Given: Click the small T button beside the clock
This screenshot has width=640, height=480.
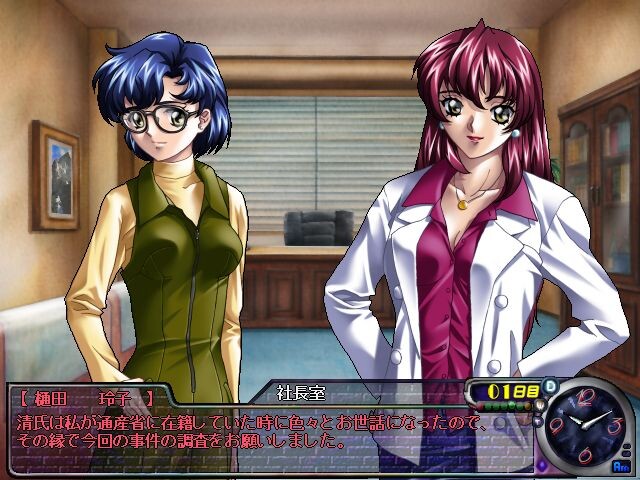Looking at the screenshot, I should click(x=538, y=421).
